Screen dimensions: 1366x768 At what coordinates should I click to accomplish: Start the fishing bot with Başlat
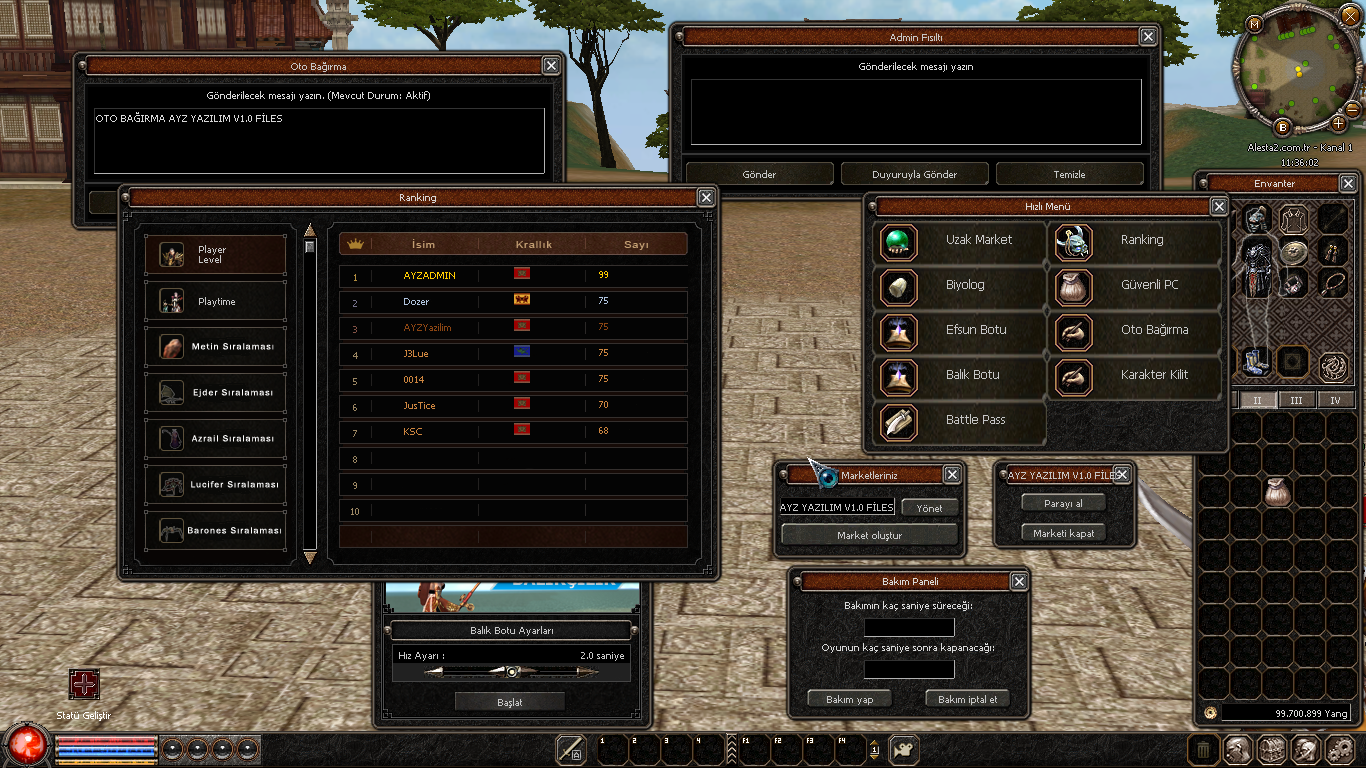point(510,702)
